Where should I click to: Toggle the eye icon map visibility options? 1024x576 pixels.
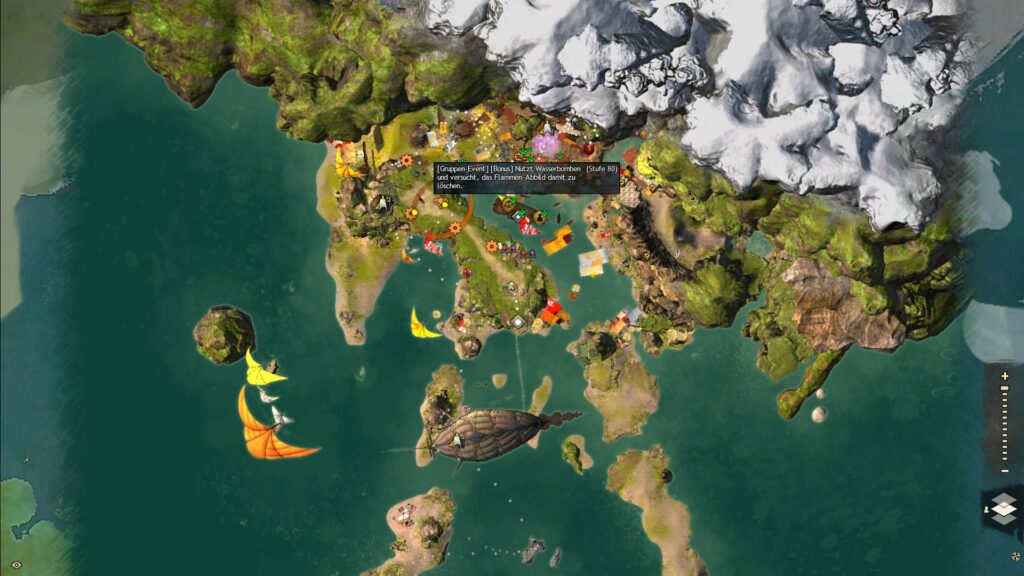coord(16,565)
